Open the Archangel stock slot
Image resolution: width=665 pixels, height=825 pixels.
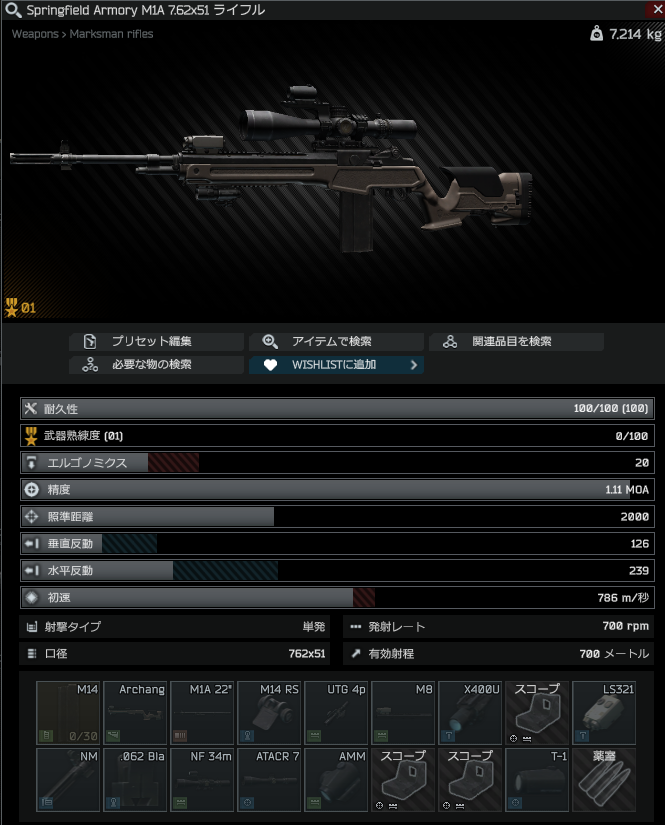coord(135,712)
